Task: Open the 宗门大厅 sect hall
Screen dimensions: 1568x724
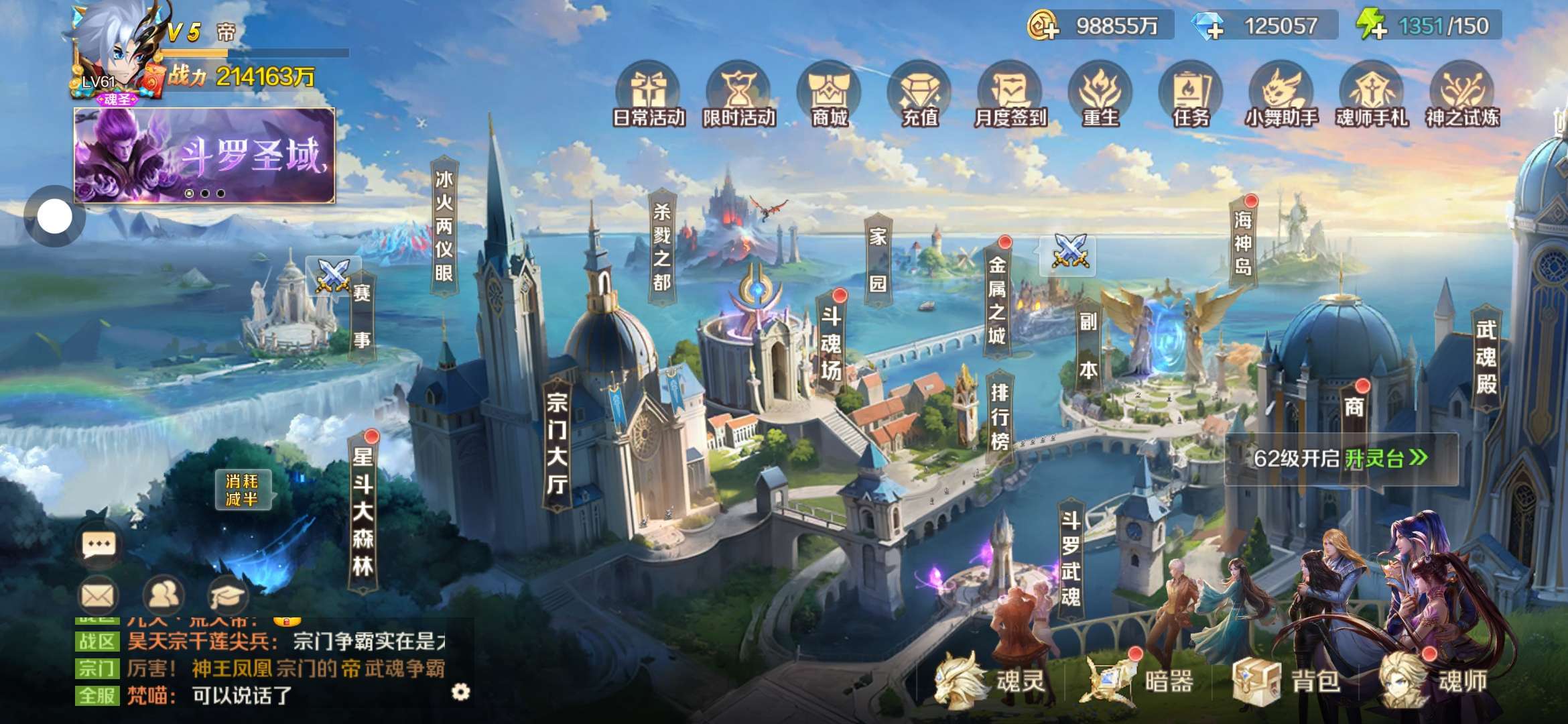Action: click(x=557, y=444)
